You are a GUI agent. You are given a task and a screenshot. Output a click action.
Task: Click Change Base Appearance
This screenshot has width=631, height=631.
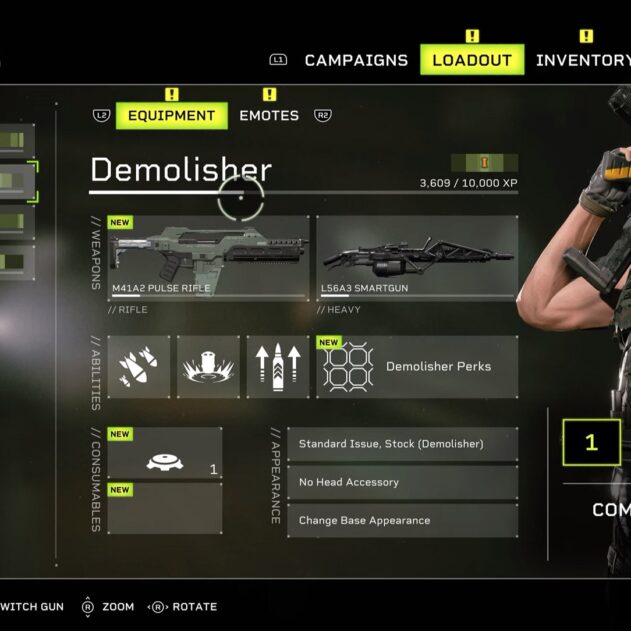tap(402, 520)
